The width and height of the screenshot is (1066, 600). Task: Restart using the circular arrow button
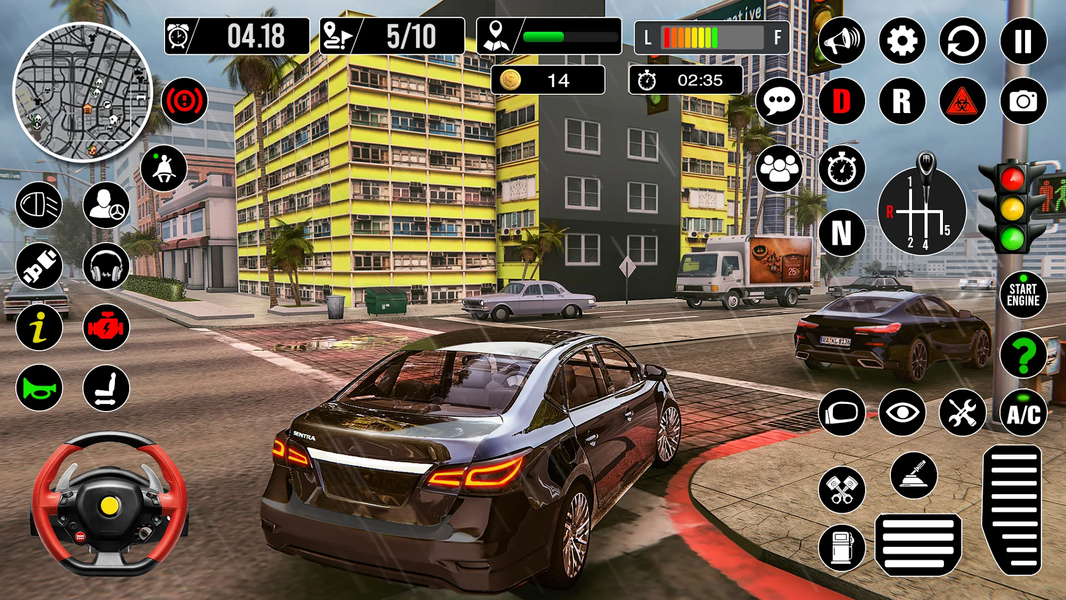pos(962,42)
